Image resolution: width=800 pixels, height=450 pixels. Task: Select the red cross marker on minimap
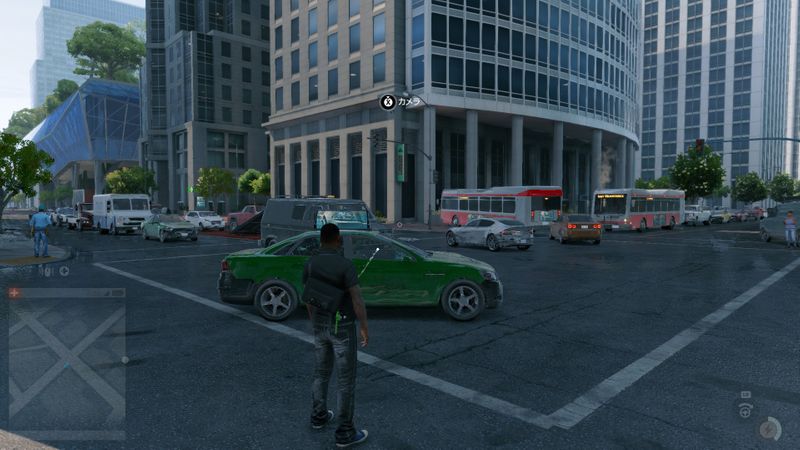[x=14, y=293]
